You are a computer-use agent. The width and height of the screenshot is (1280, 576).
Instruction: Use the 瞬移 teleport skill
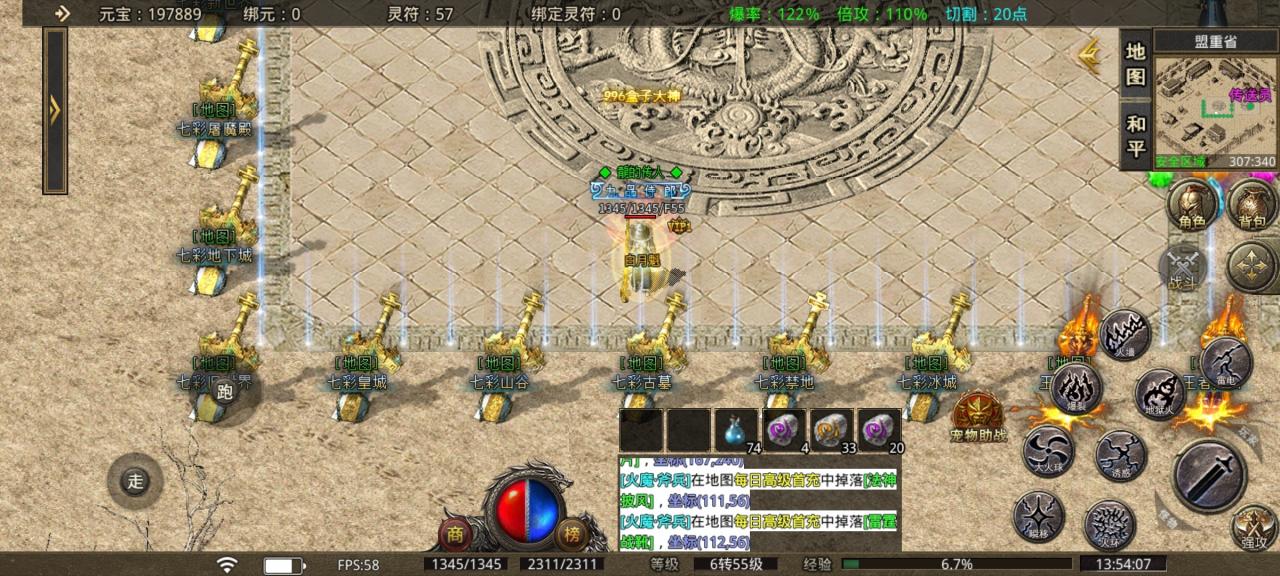(1038, 516)
